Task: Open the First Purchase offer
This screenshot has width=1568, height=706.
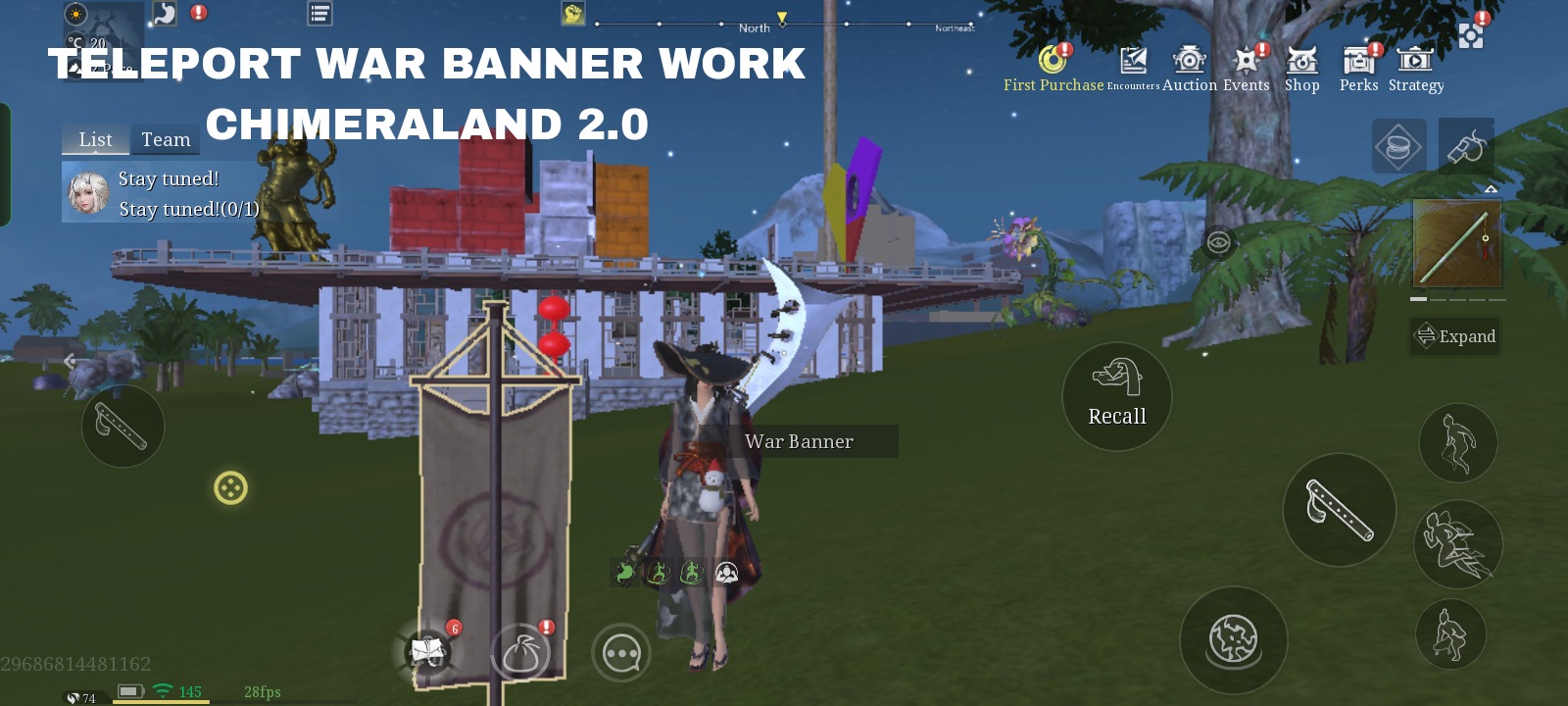Action: click(1053, 68)
